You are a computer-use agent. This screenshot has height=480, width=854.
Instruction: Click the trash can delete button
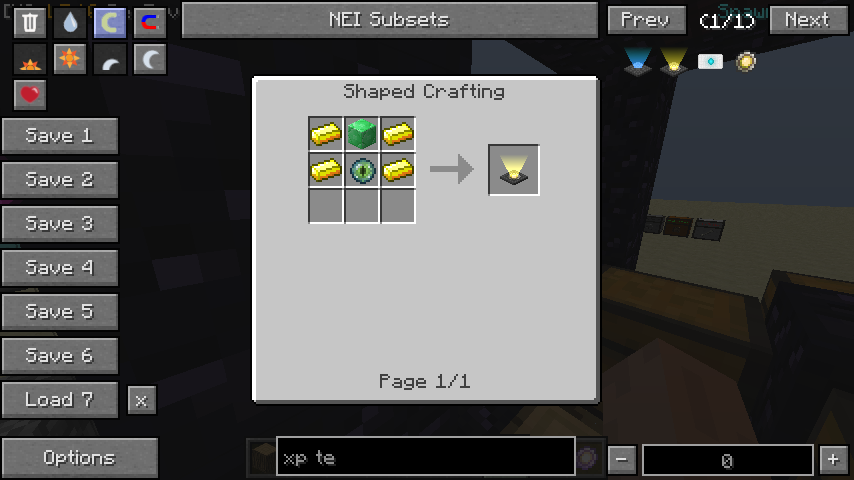coord(30,22)
